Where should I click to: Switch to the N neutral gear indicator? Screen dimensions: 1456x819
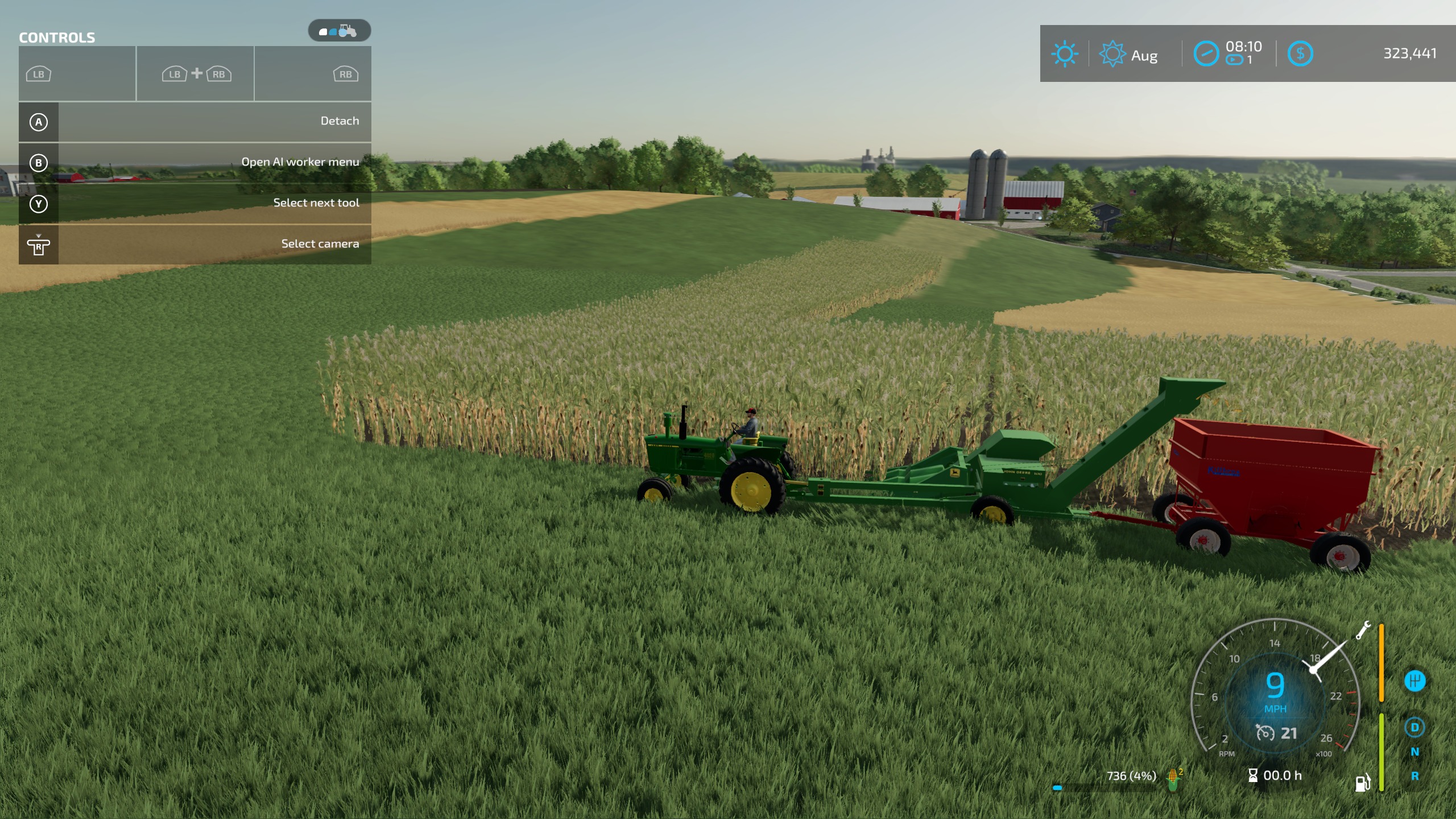pos(1414,752)
